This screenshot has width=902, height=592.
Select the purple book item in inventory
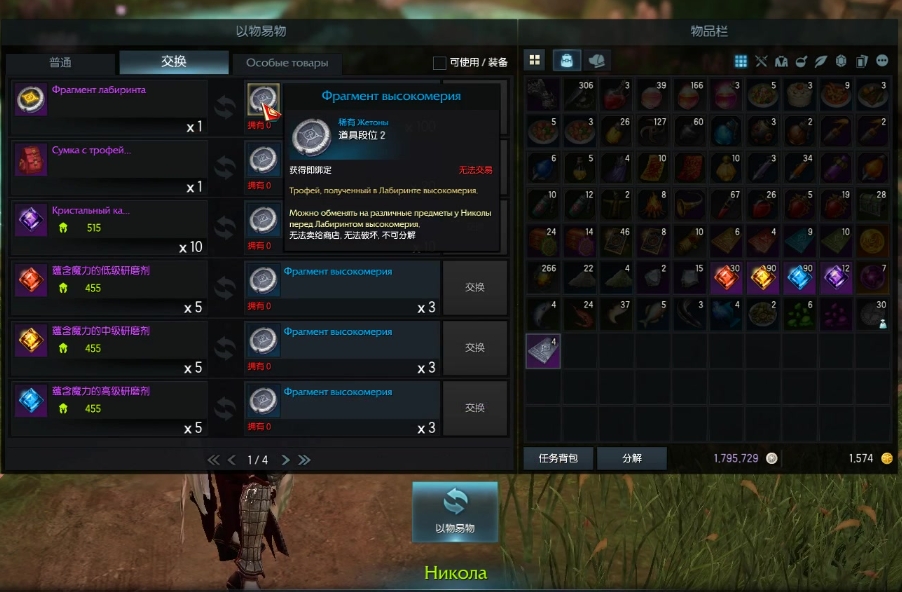click(543, 351)
